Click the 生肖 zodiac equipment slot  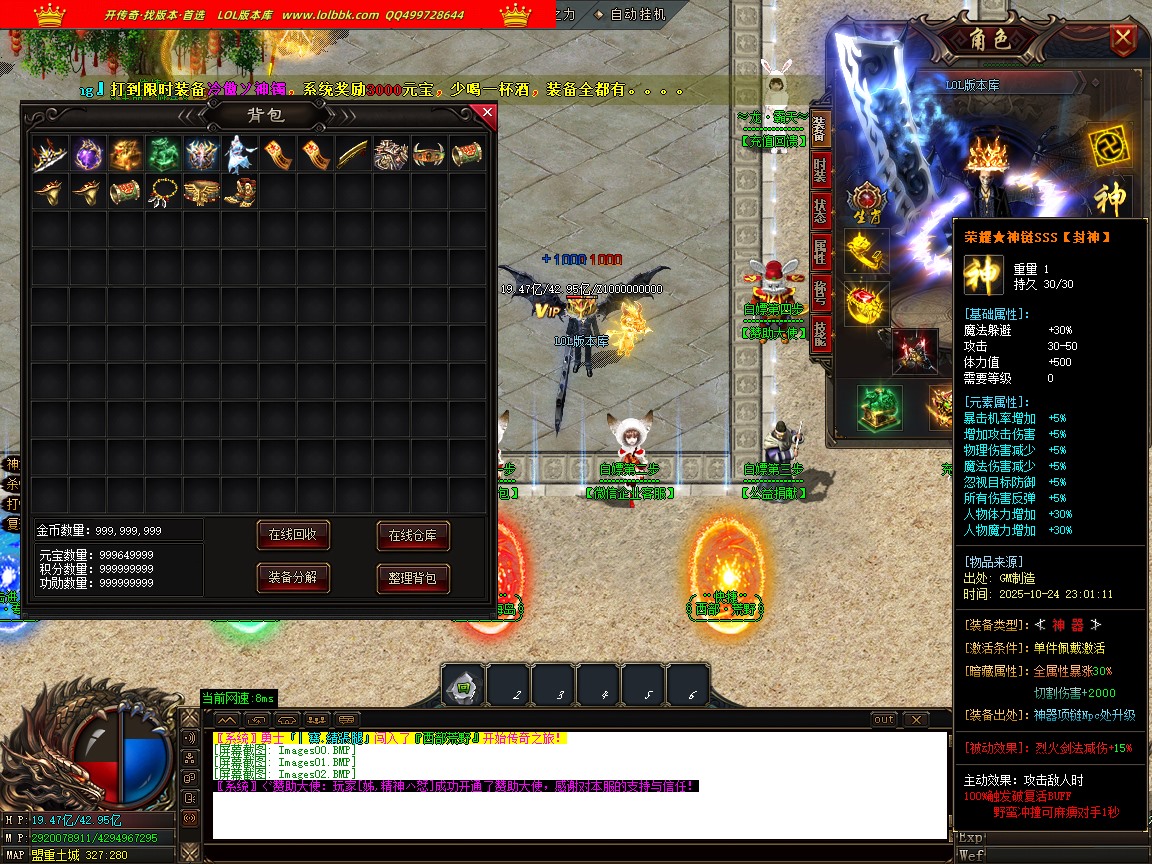(x=865, y=201)
